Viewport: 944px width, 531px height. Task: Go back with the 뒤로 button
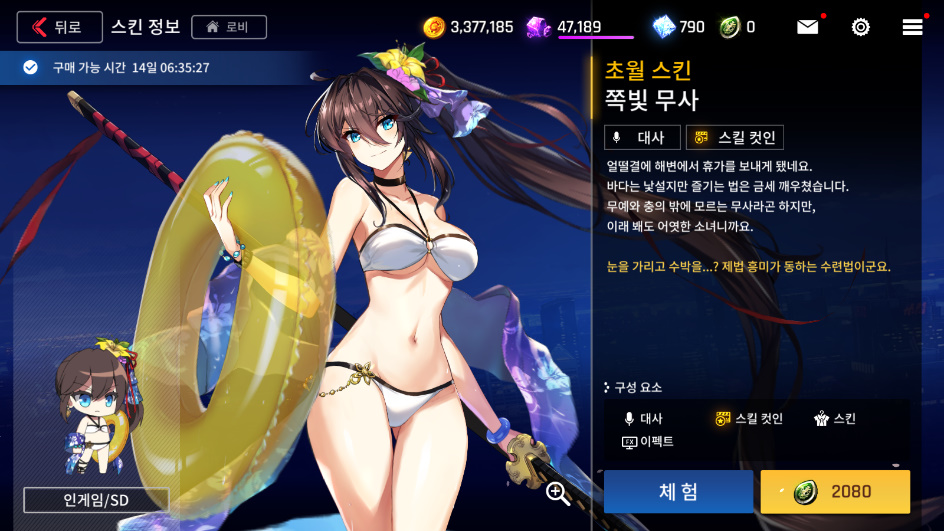59,27
